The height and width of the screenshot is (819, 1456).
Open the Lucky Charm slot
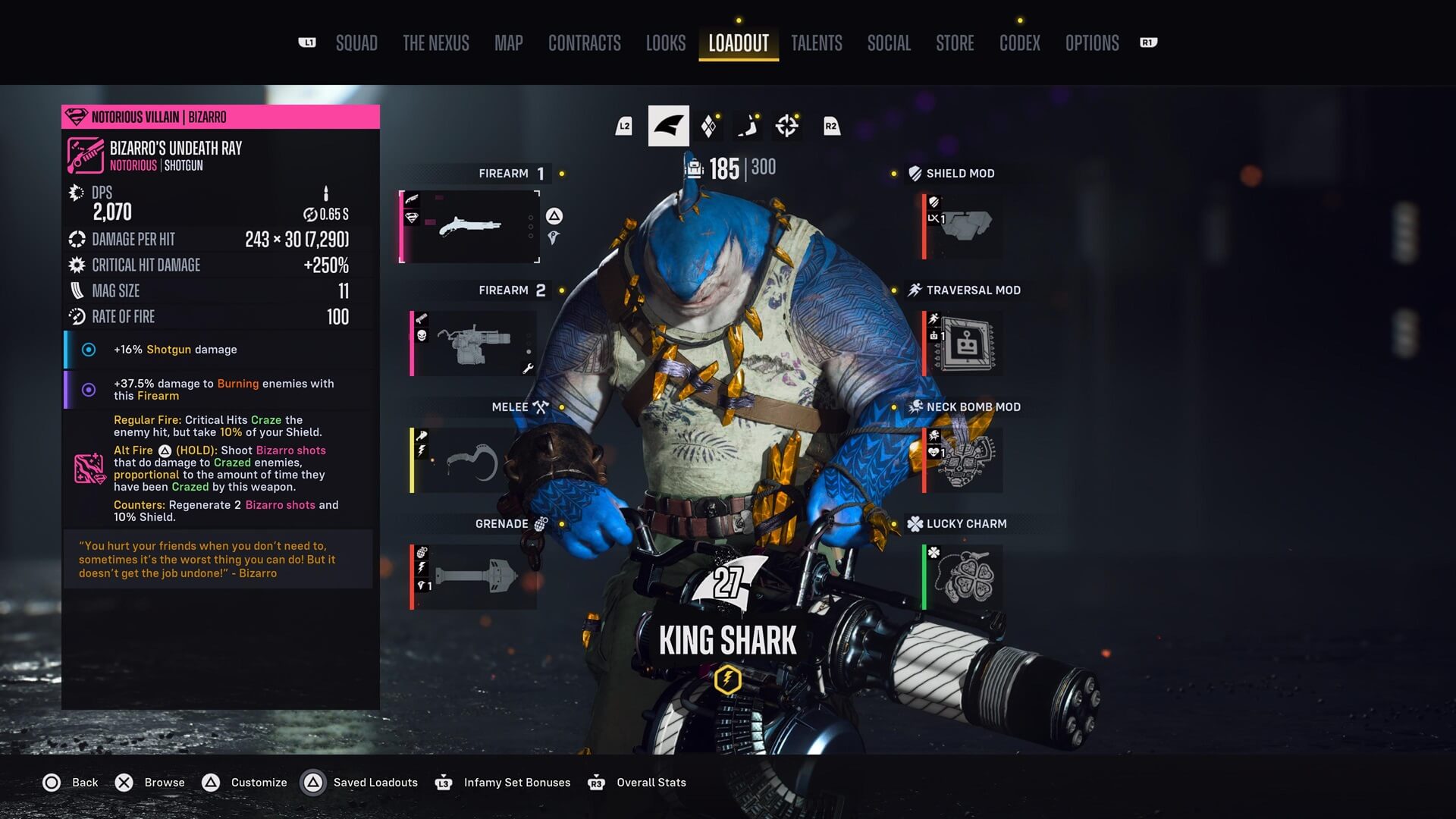[962, 577]
